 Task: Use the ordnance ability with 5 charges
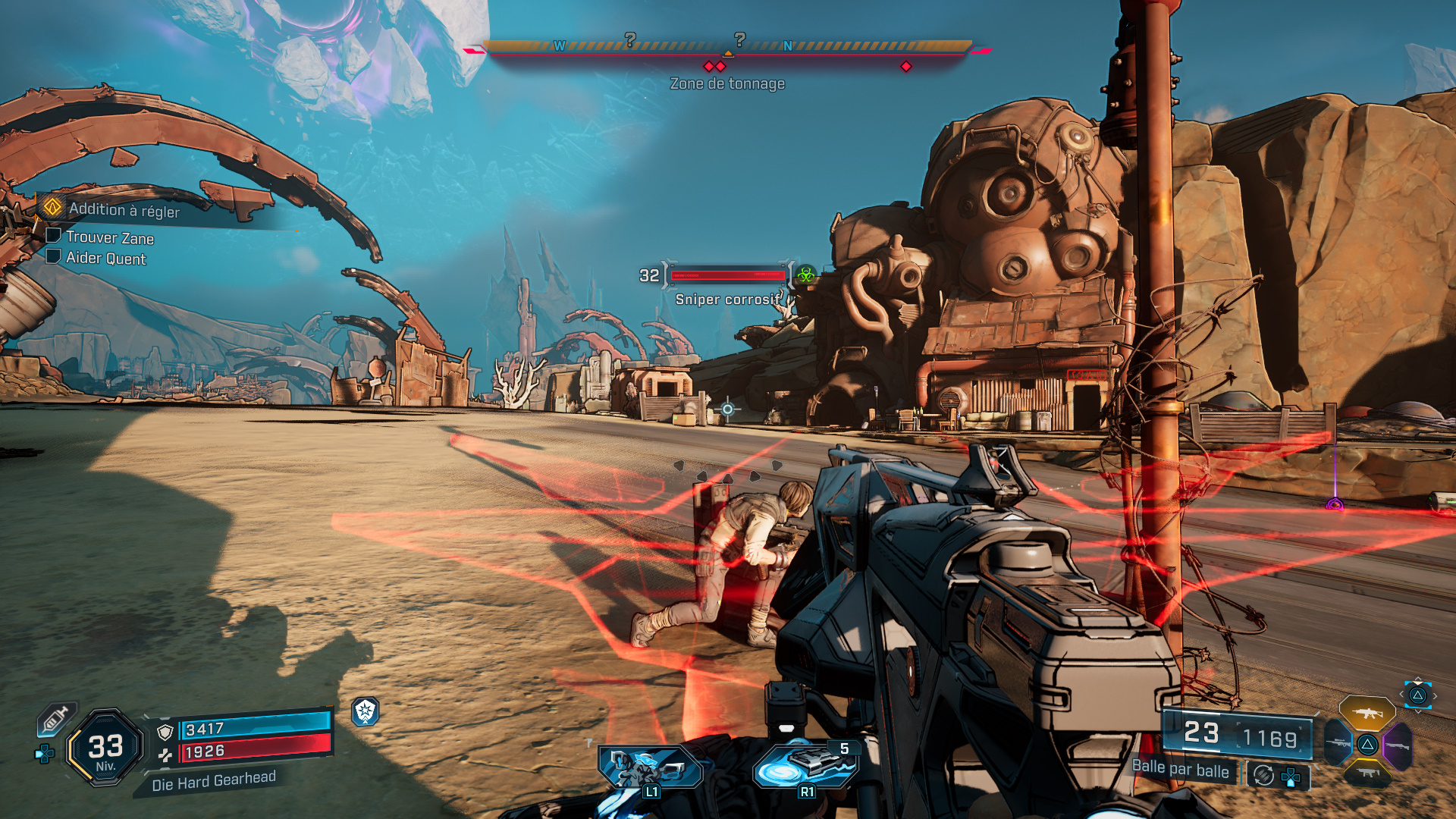point(806,767)
